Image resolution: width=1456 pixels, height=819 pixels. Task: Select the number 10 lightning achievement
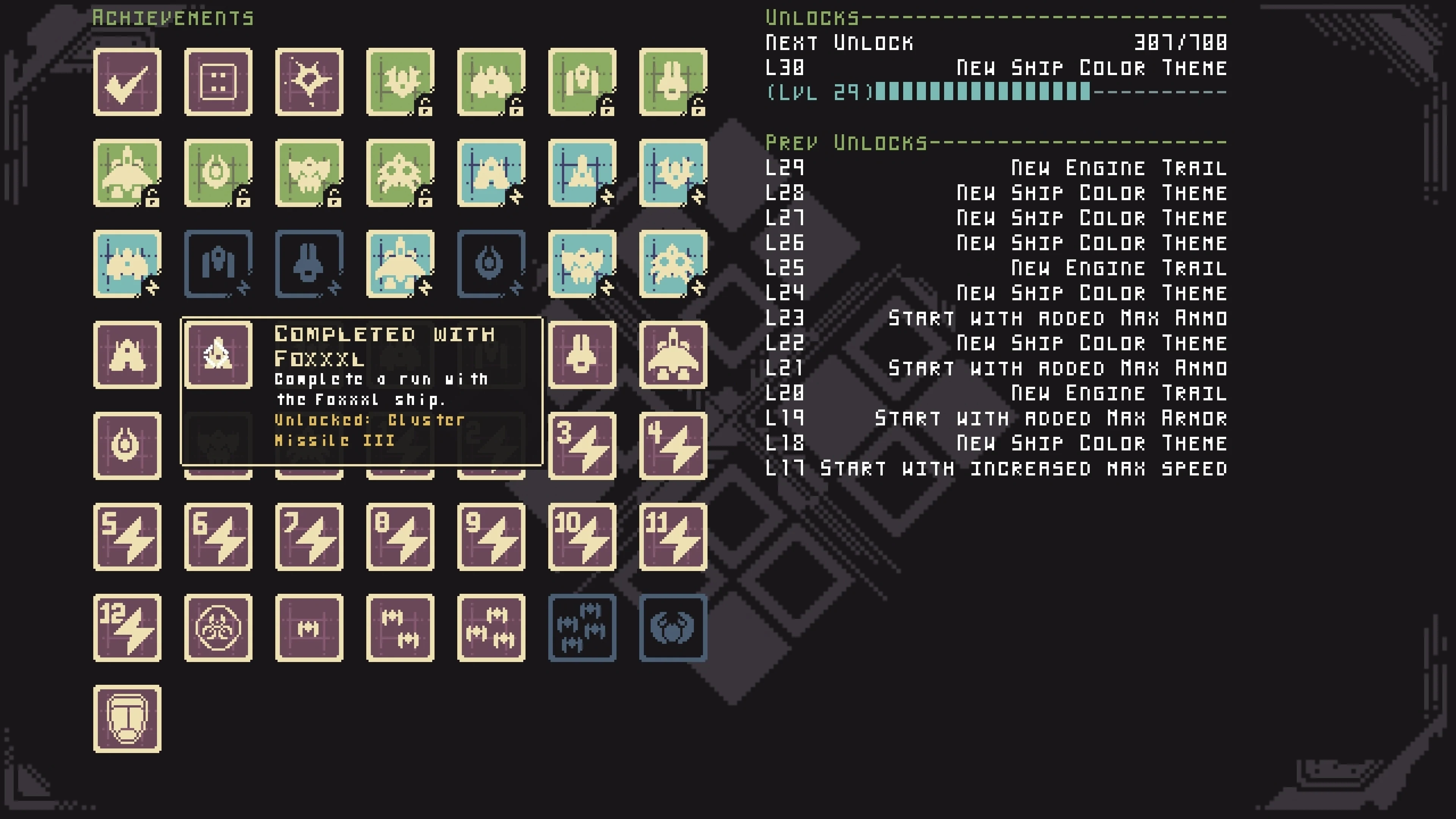pyautogui.click(x=582, y=537)
